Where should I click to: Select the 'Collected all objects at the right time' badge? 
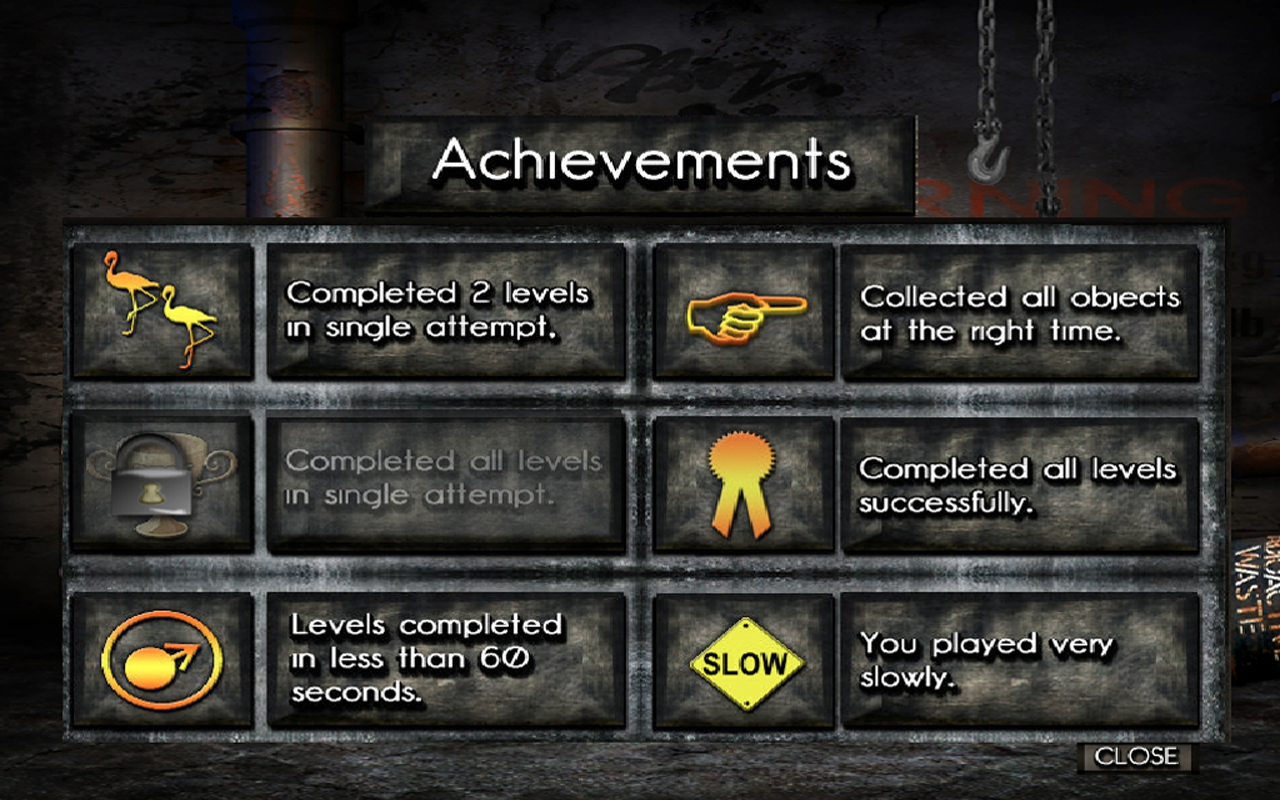click(1020, 310)
